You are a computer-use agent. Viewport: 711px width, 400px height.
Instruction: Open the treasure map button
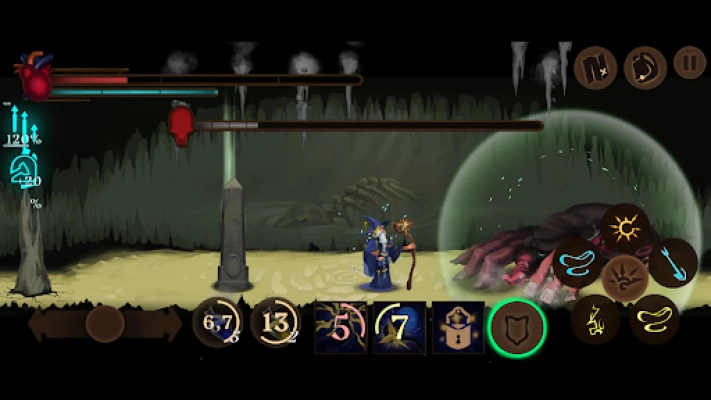(596, 67)
